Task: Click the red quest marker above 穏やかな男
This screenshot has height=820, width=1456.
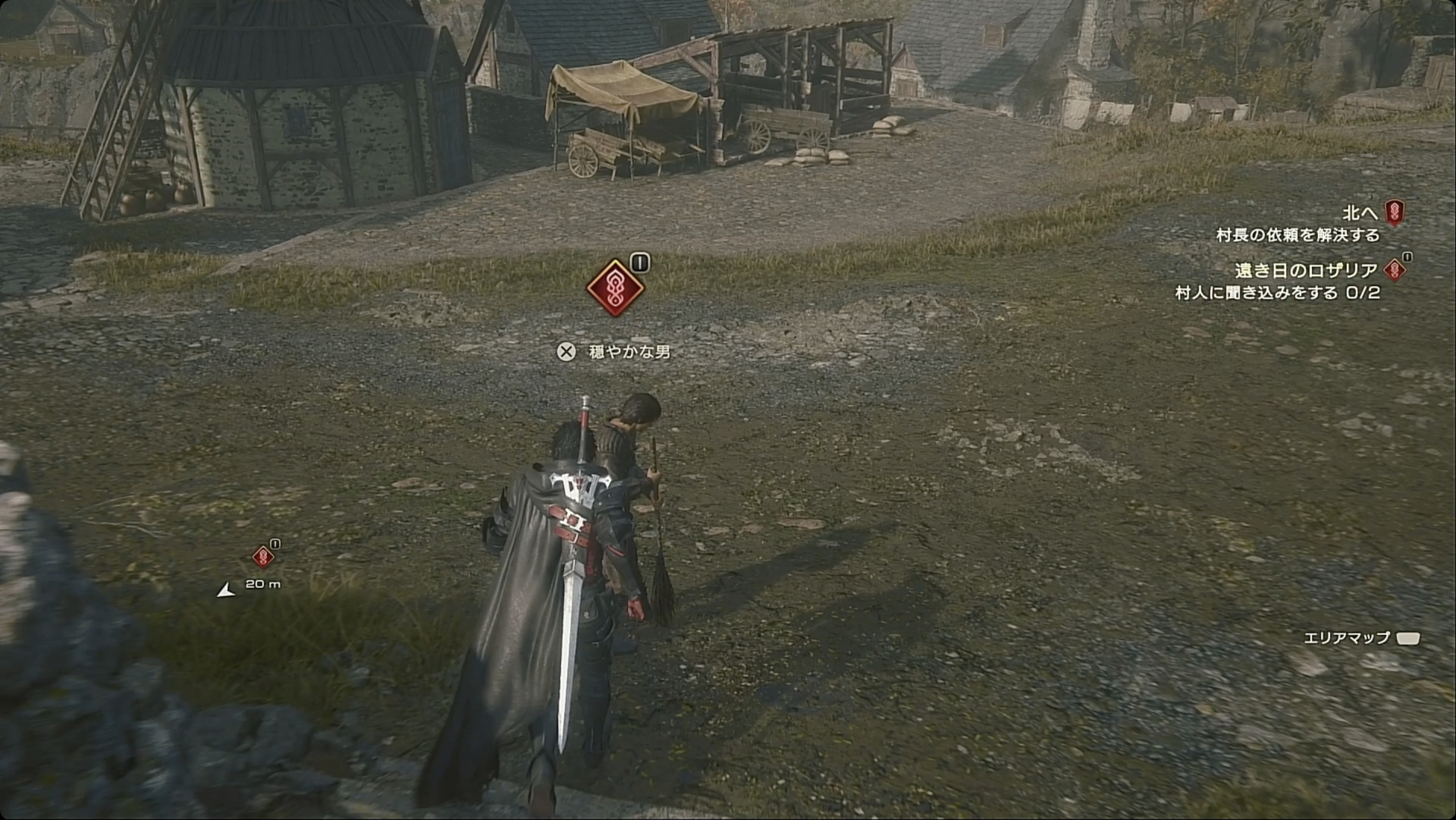Action: [615, 288]
